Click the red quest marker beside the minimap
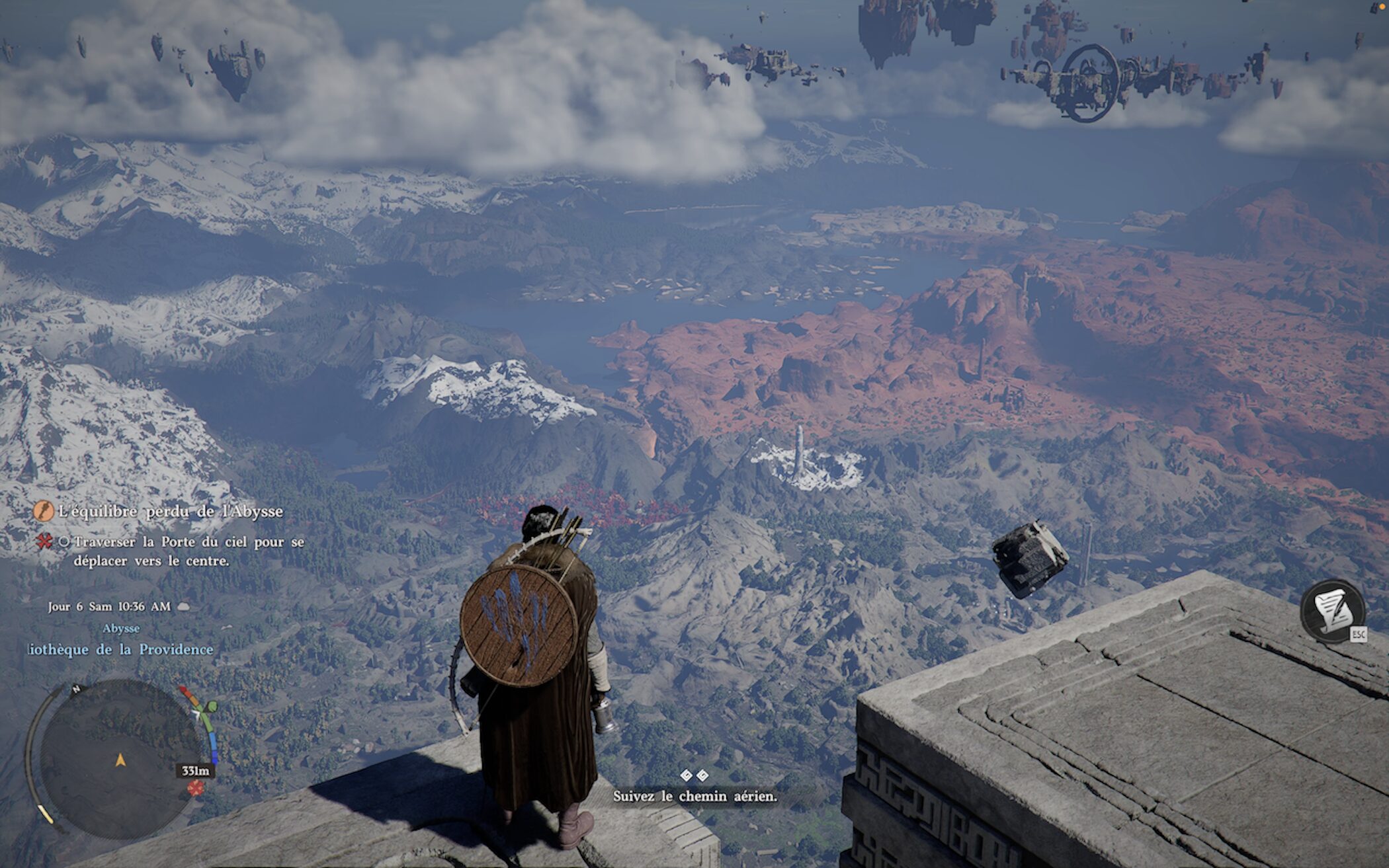This screenshot has width=1389, height=868. (x=195, y=787)
